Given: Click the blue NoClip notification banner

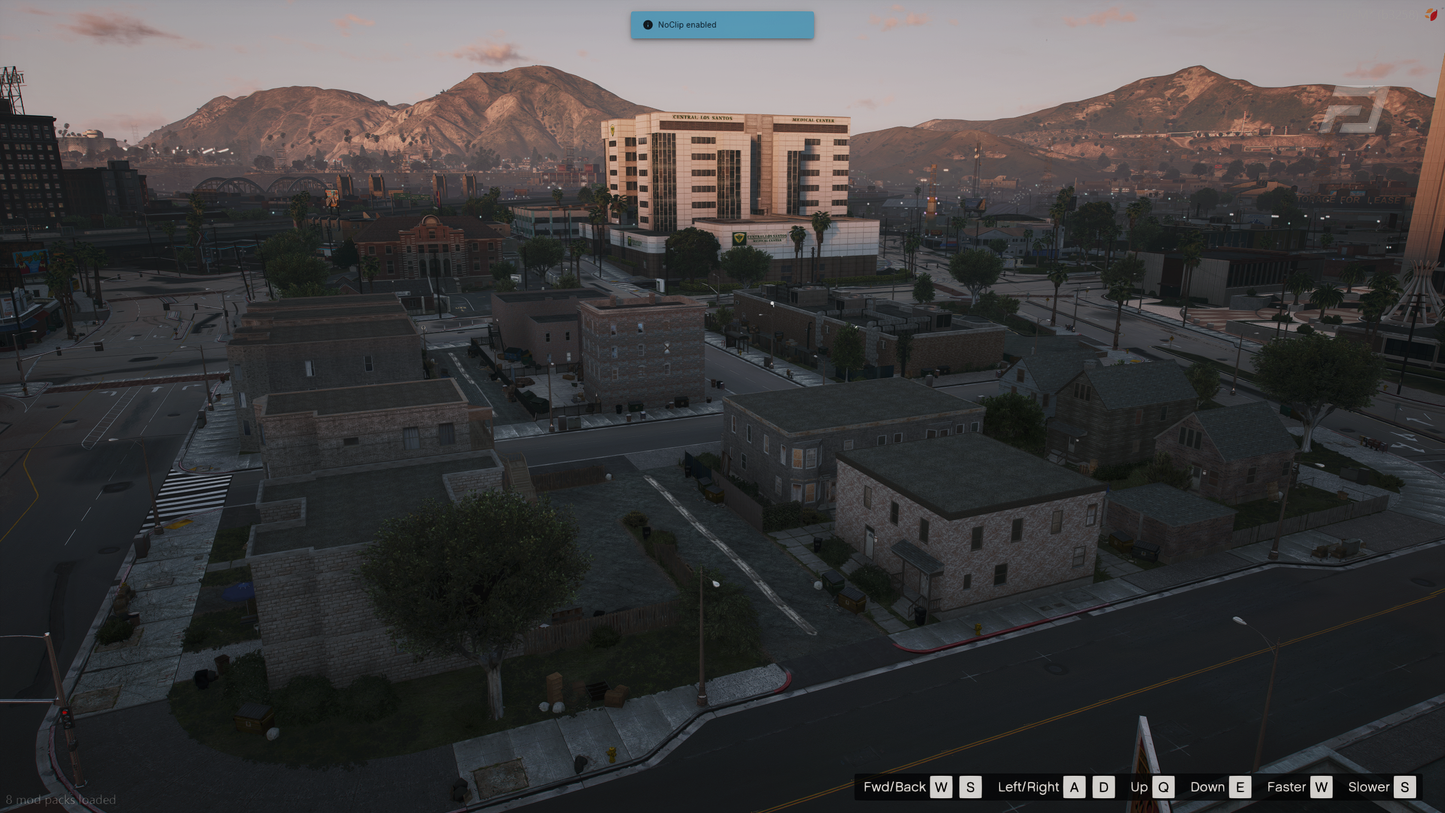Looking at the screenshot, I should pos(722,24).
